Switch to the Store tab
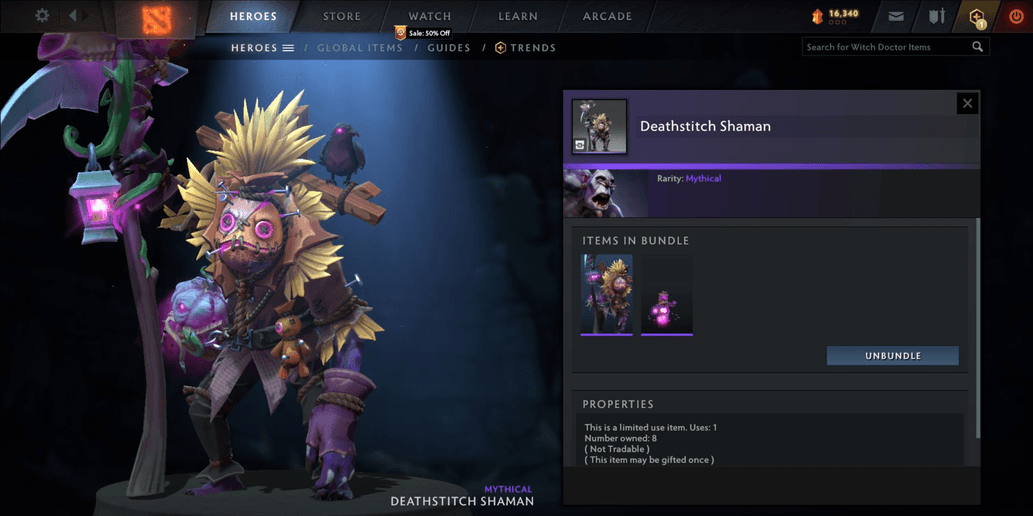Viewport: 1033px width, 516px height. 342,17
